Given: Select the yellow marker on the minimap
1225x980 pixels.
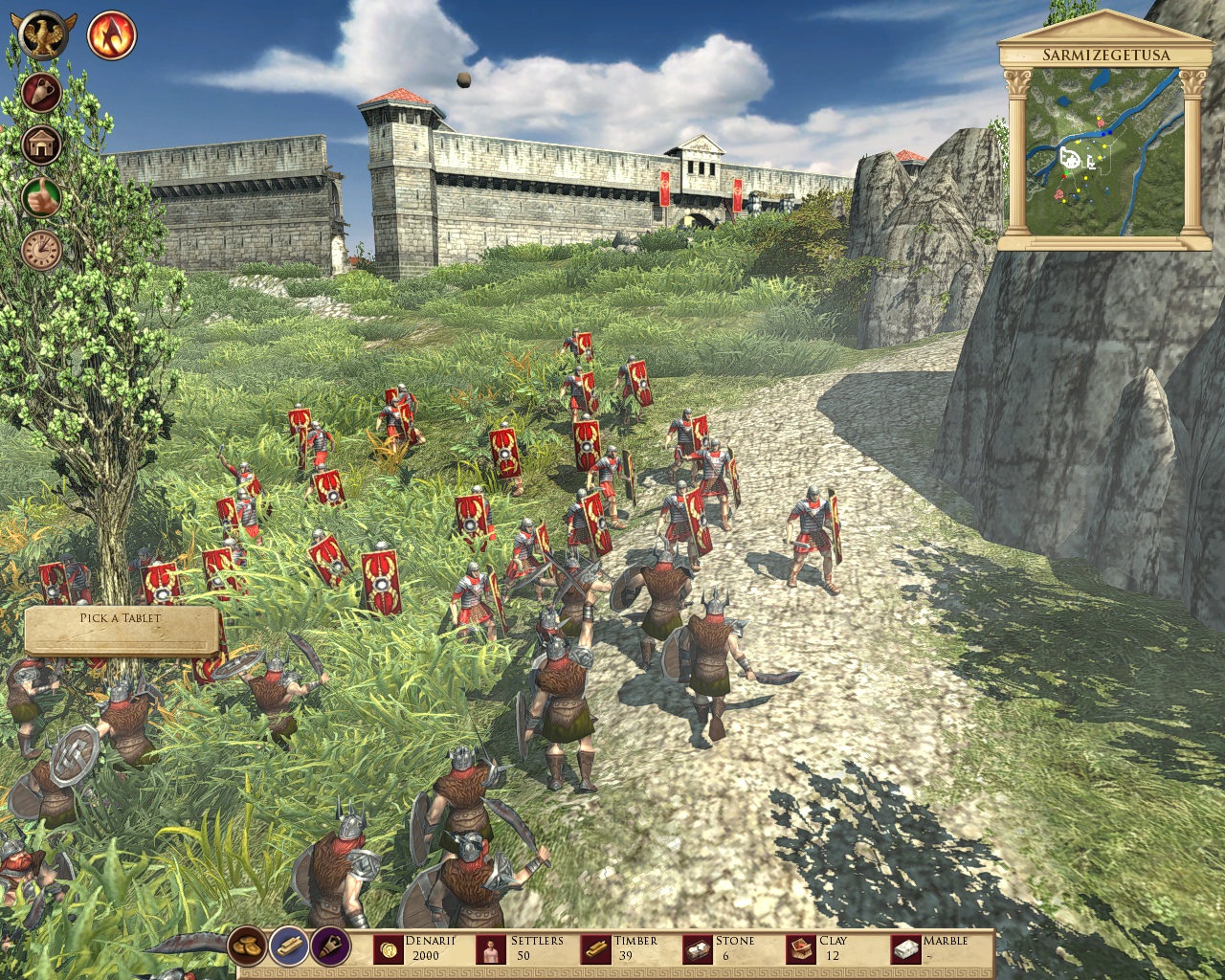Looking at the screenshot, I should pos(1104,145).
